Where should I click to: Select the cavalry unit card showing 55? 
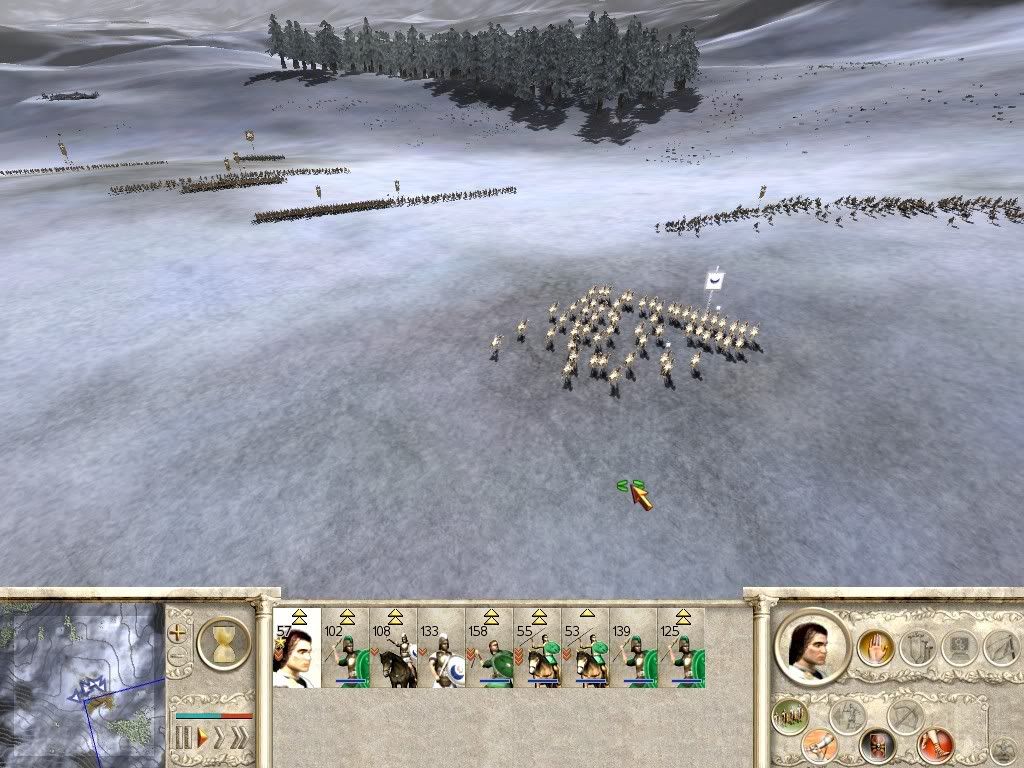[x=537, y=648]
